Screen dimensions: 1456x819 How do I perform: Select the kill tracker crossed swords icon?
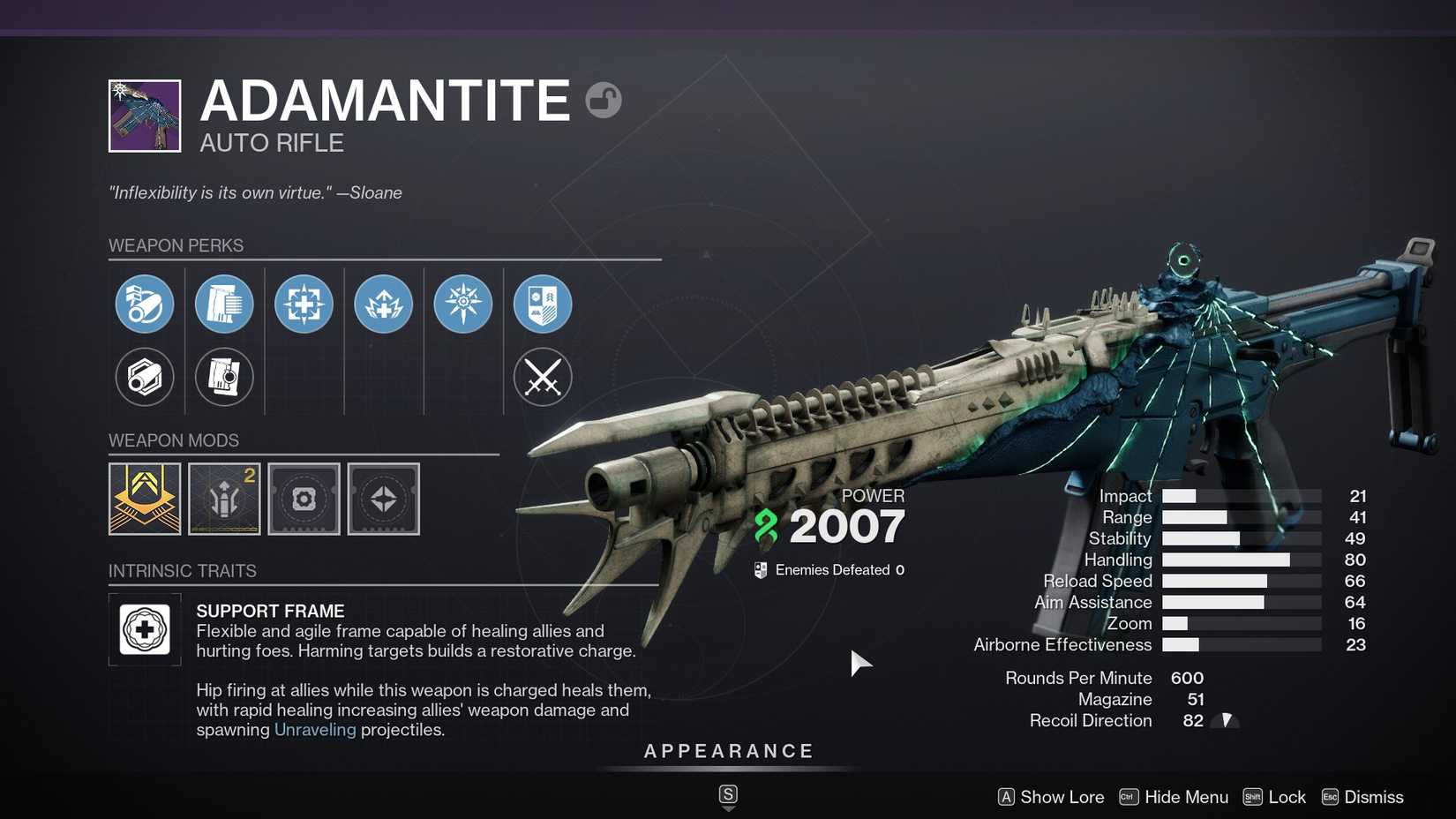(543, 378)
